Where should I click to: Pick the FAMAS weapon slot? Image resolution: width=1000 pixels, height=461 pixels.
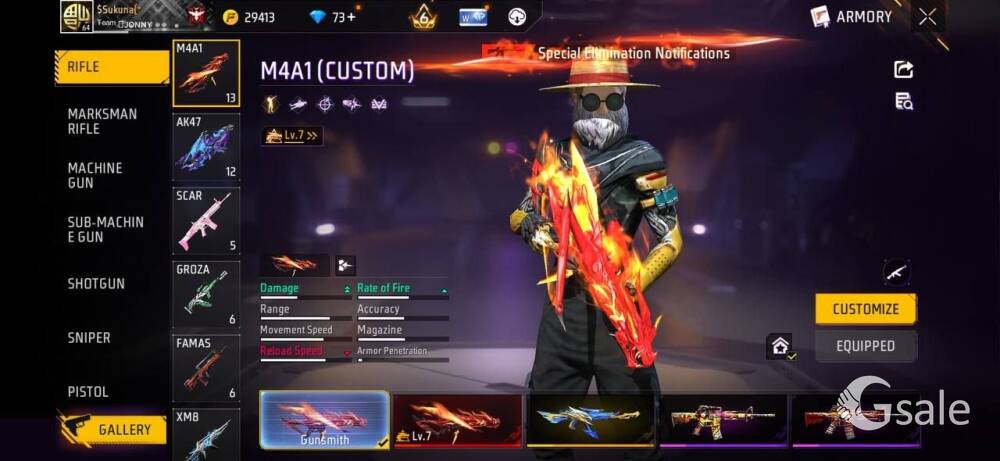pyautogui.click(x=205, y=368)
